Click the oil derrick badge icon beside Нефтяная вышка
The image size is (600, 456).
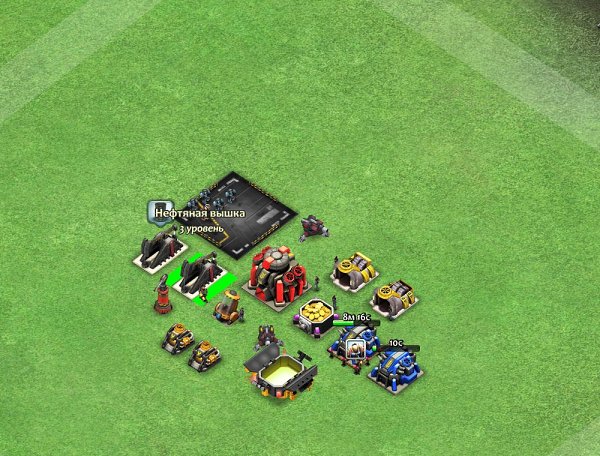(157, 210)
